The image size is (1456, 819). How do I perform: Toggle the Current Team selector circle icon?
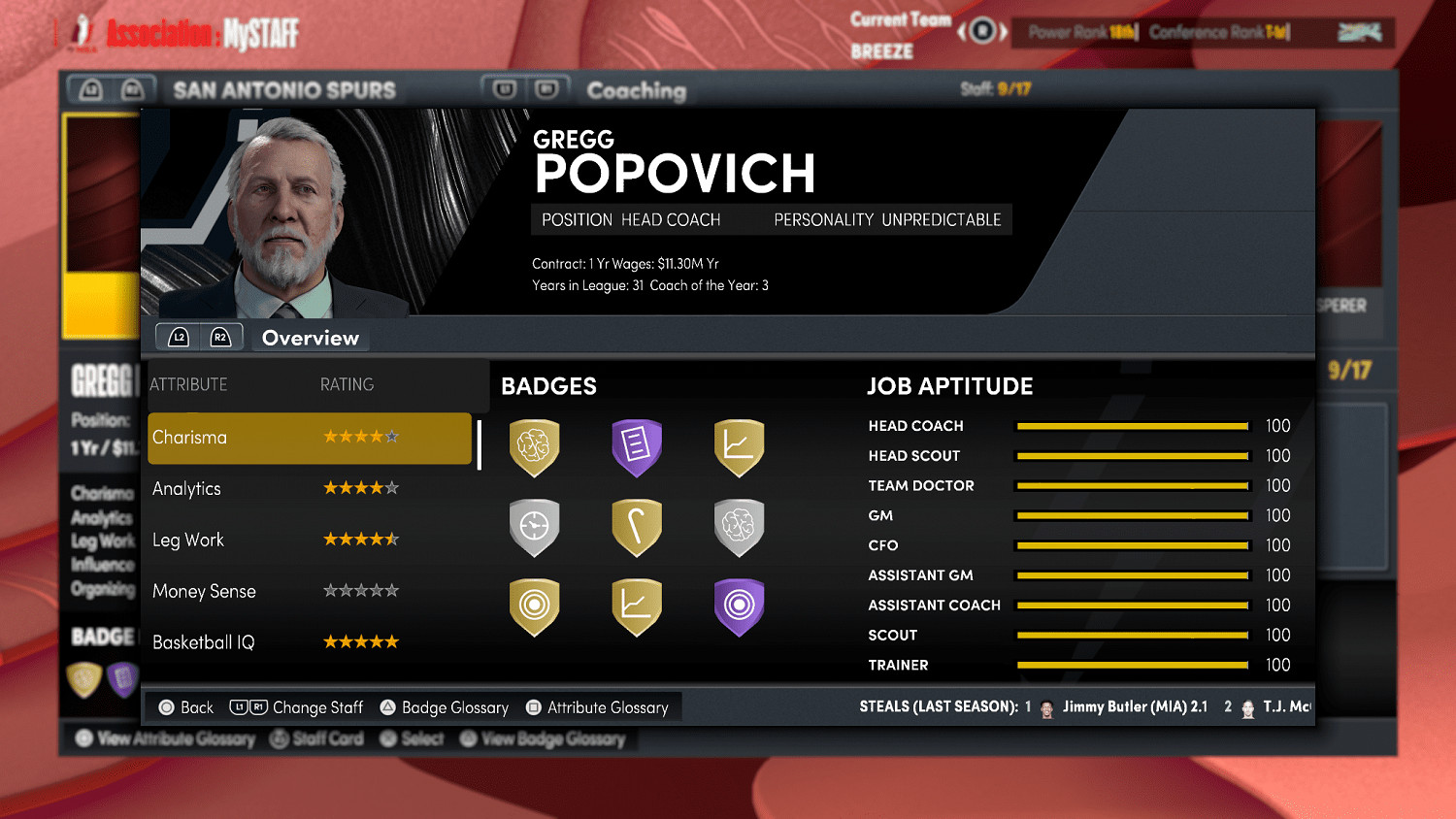click(x=980, y=31)
